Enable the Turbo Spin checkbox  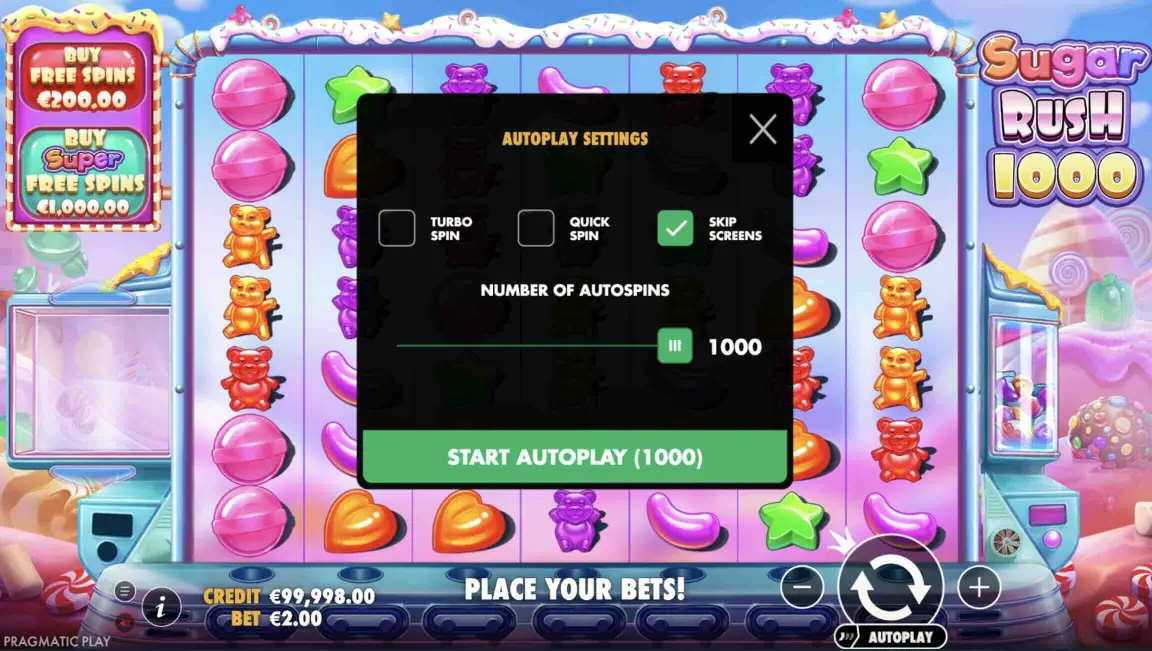[397, 228]
